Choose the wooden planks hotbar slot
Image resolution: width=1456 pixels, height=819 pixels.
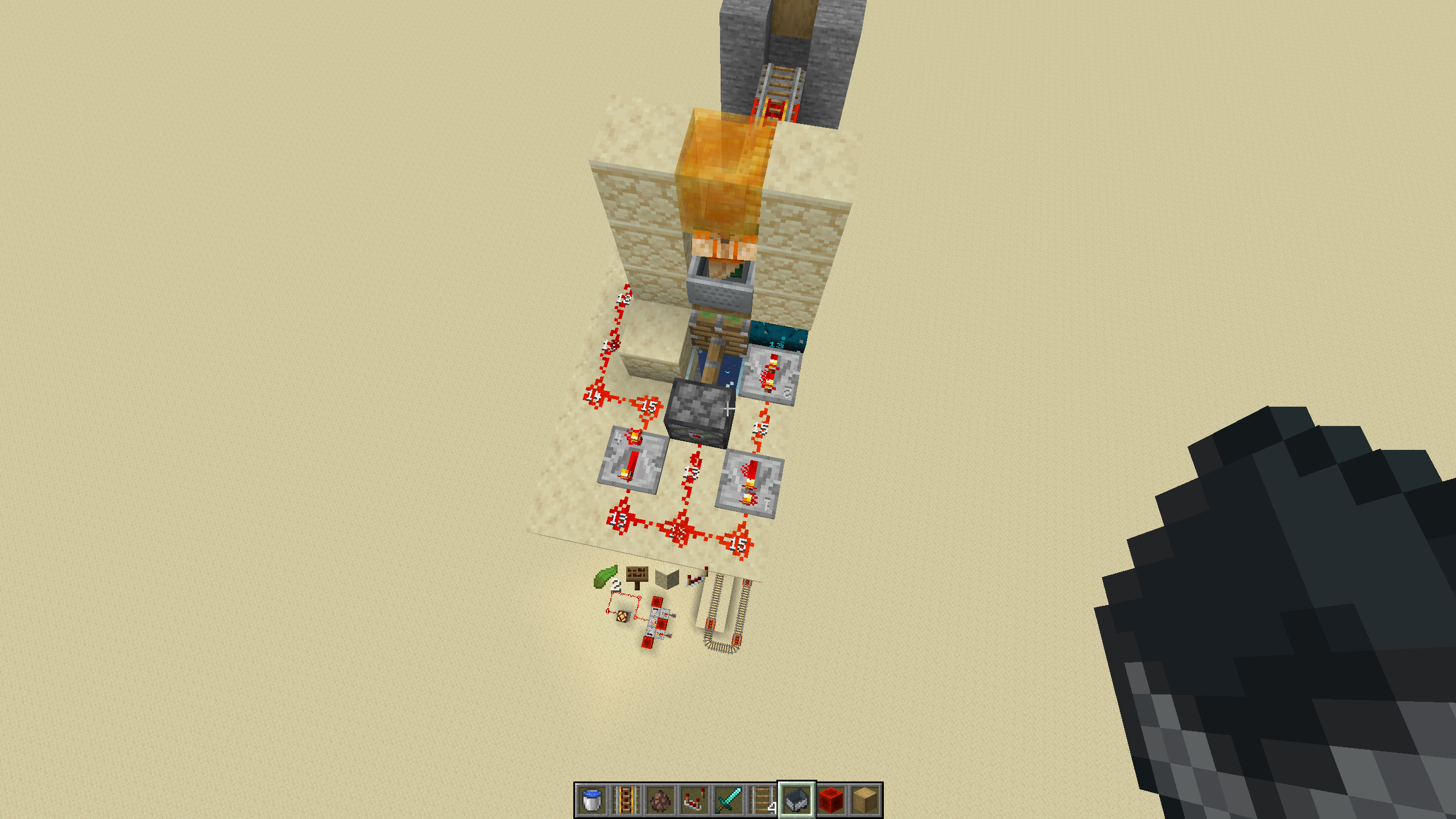click(865, 800)
